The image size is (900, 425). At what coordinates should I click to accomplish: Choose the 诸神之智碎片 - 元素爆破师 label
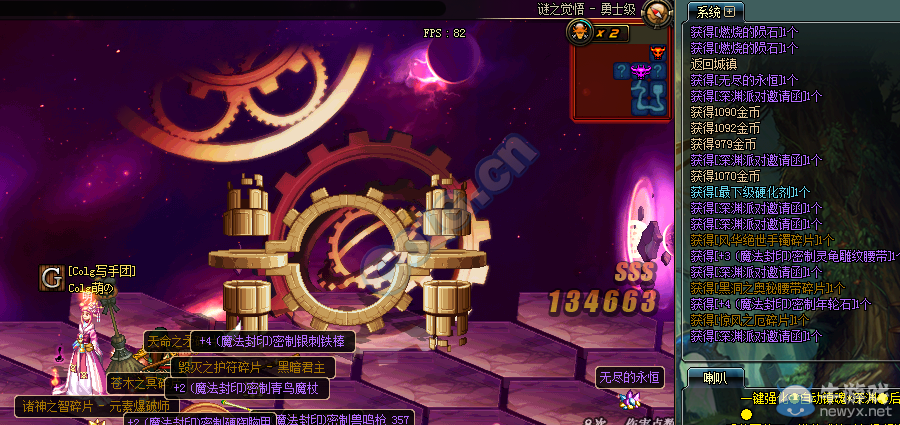(96, 406)
